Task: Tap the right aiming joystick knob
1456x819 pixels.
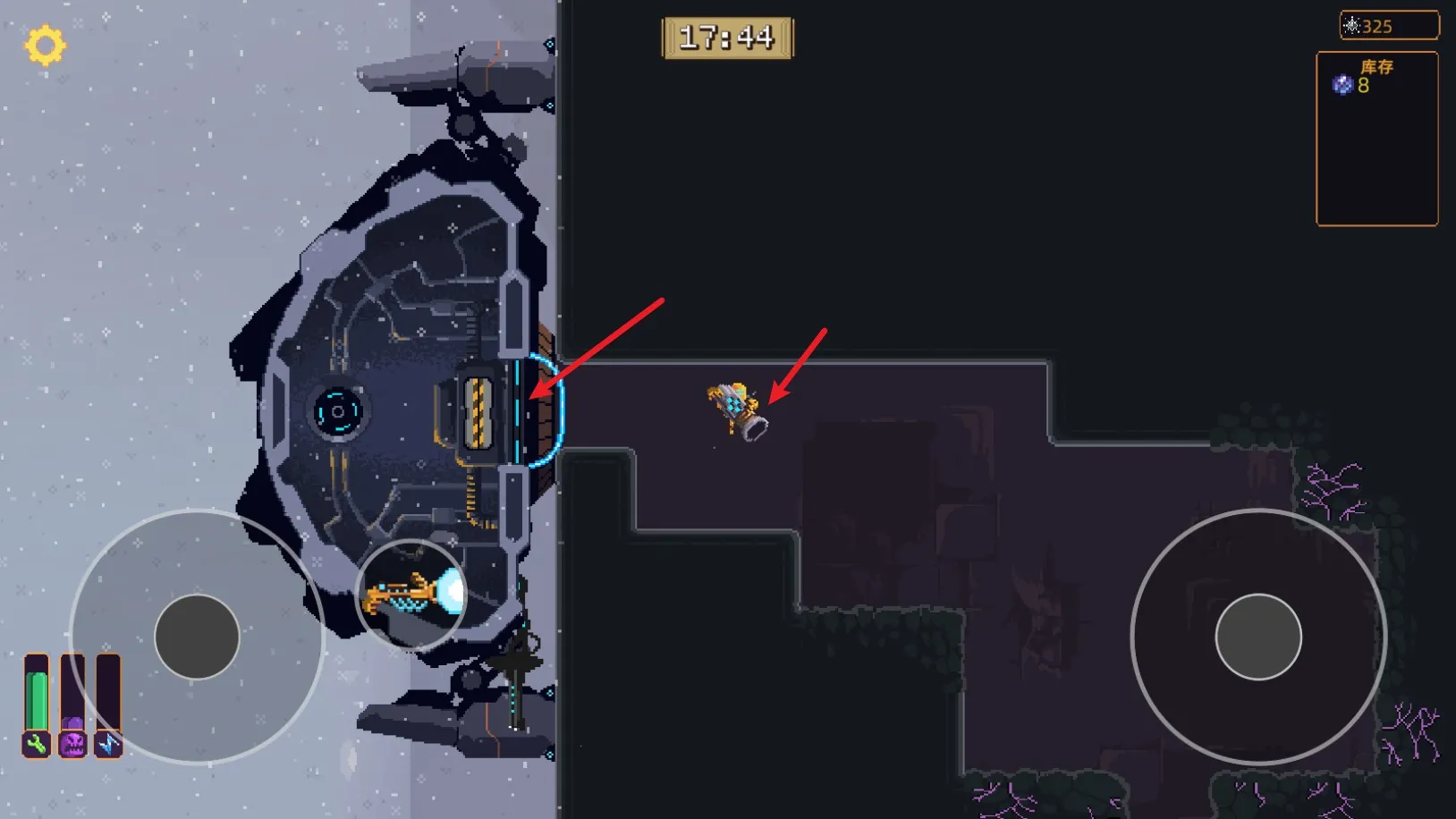Action: (1257, 637)
